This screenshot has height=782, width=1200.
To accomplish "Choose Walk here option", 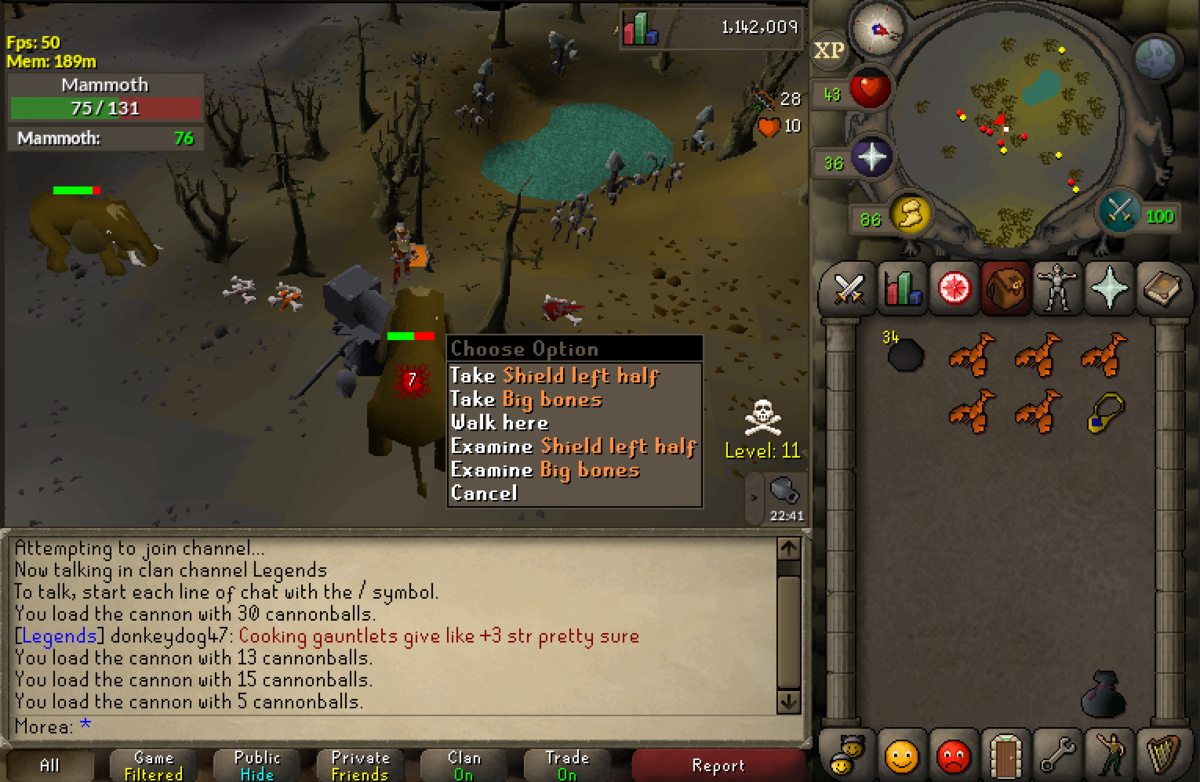I will 499,423.
